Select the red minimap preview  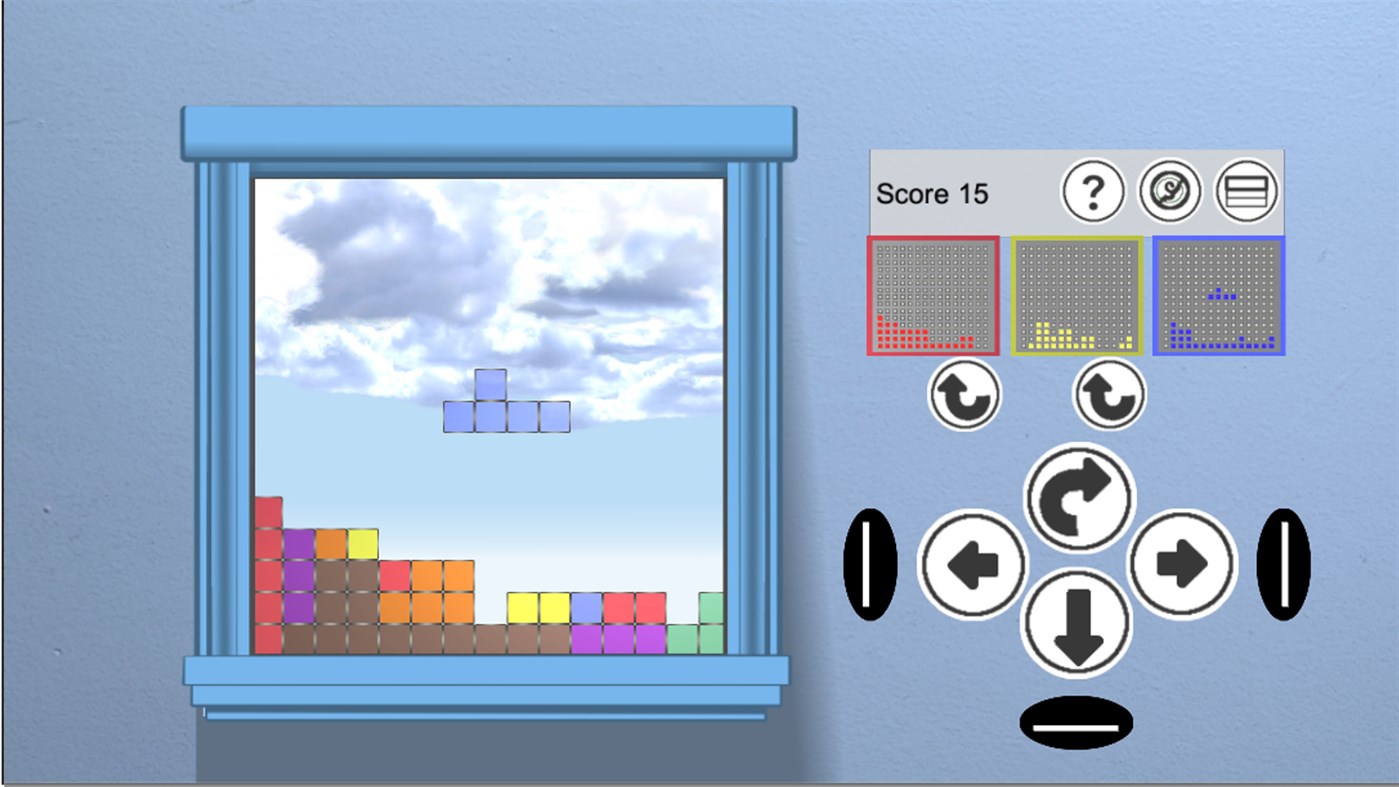932,296
